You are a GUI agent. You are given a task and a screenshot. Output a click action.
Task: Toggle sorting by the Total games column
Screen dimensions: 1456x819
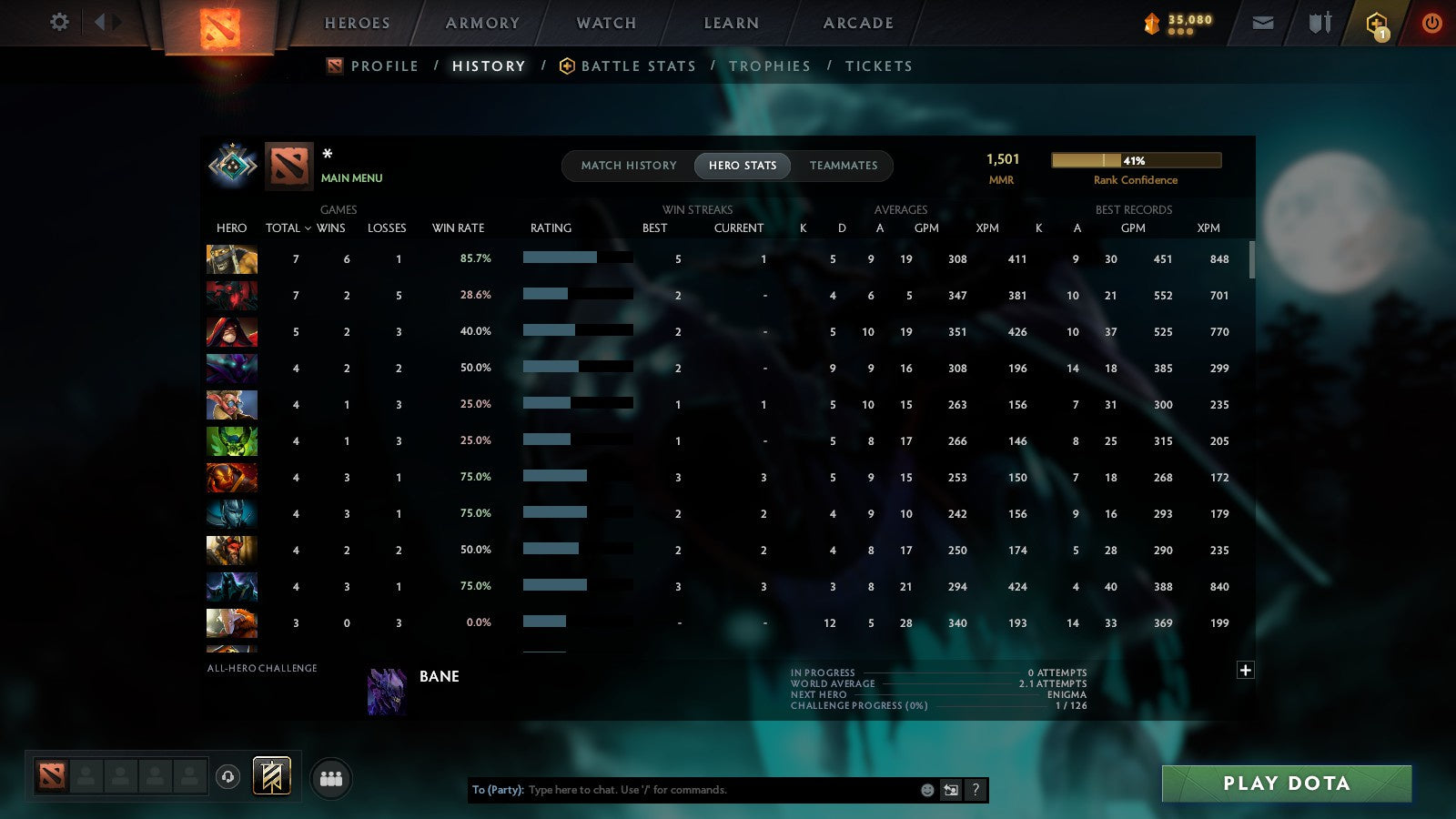[283, 228]
